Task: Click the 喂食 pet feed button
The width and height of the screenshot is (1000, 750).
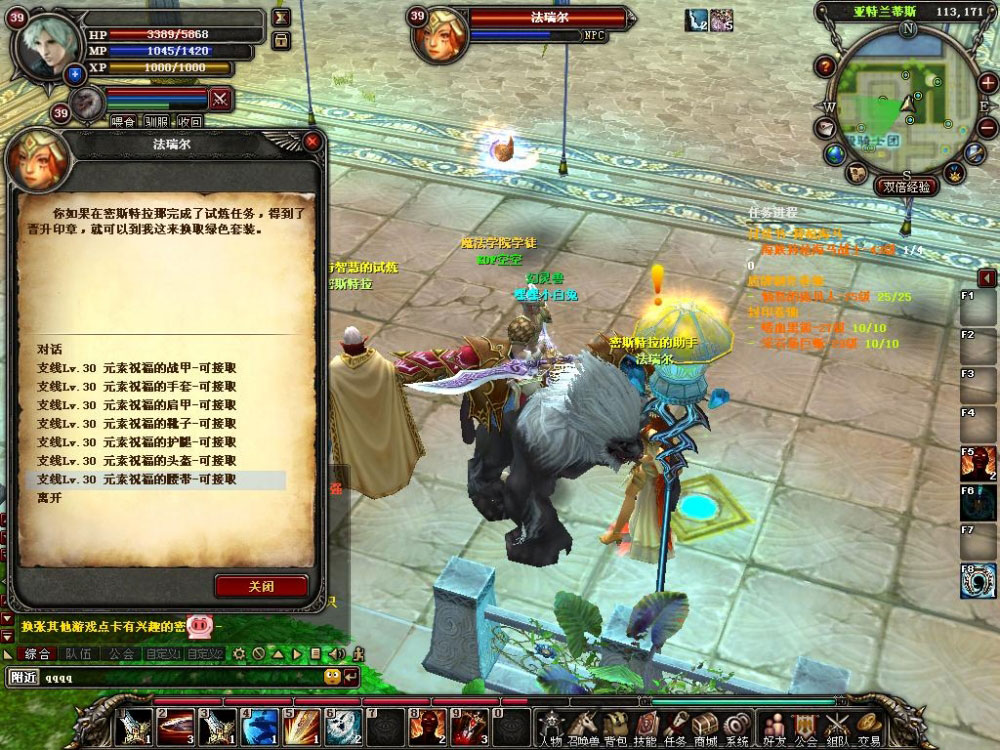Action: [123, 121]
